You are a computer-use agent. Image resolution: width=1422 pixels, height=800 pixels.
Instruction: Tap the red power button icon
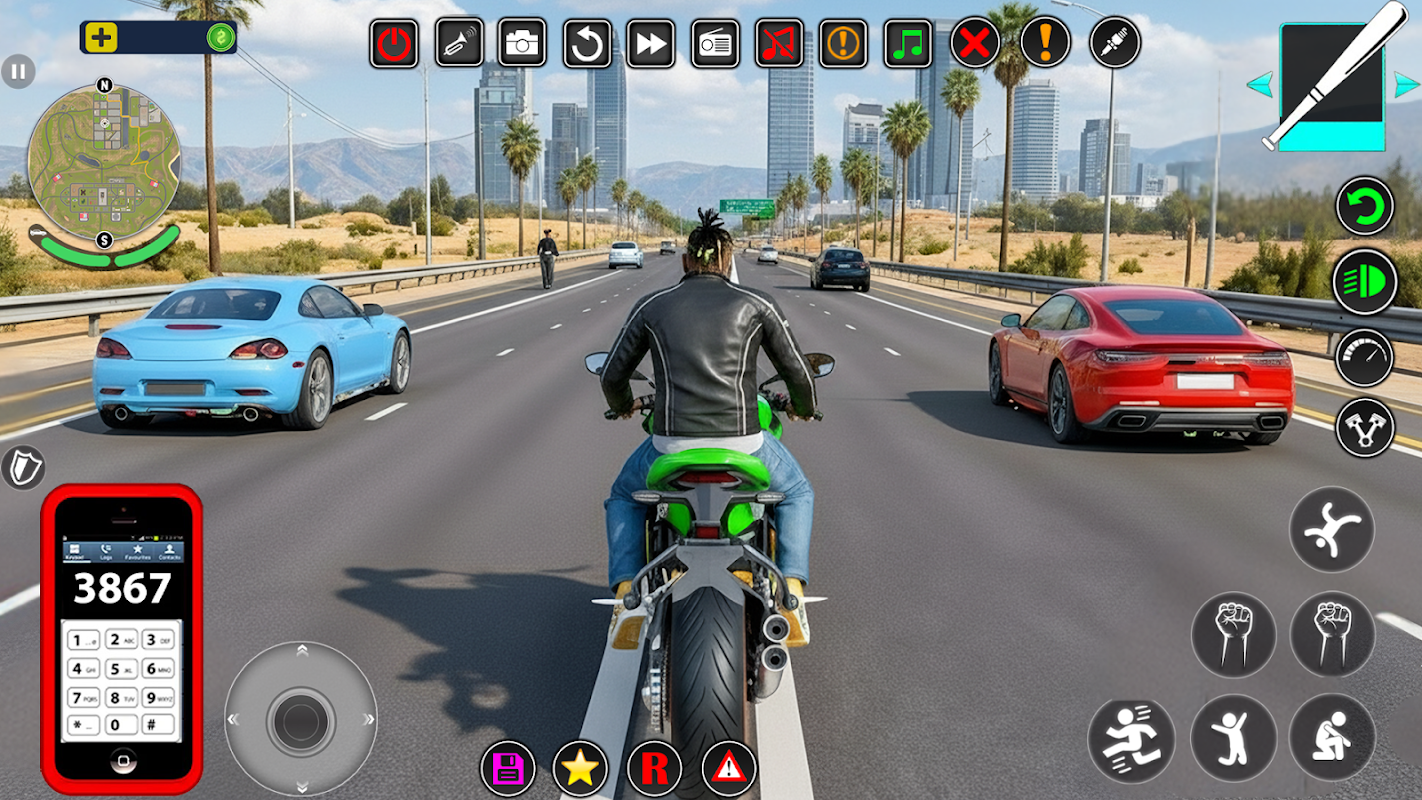tap(394, 44)
